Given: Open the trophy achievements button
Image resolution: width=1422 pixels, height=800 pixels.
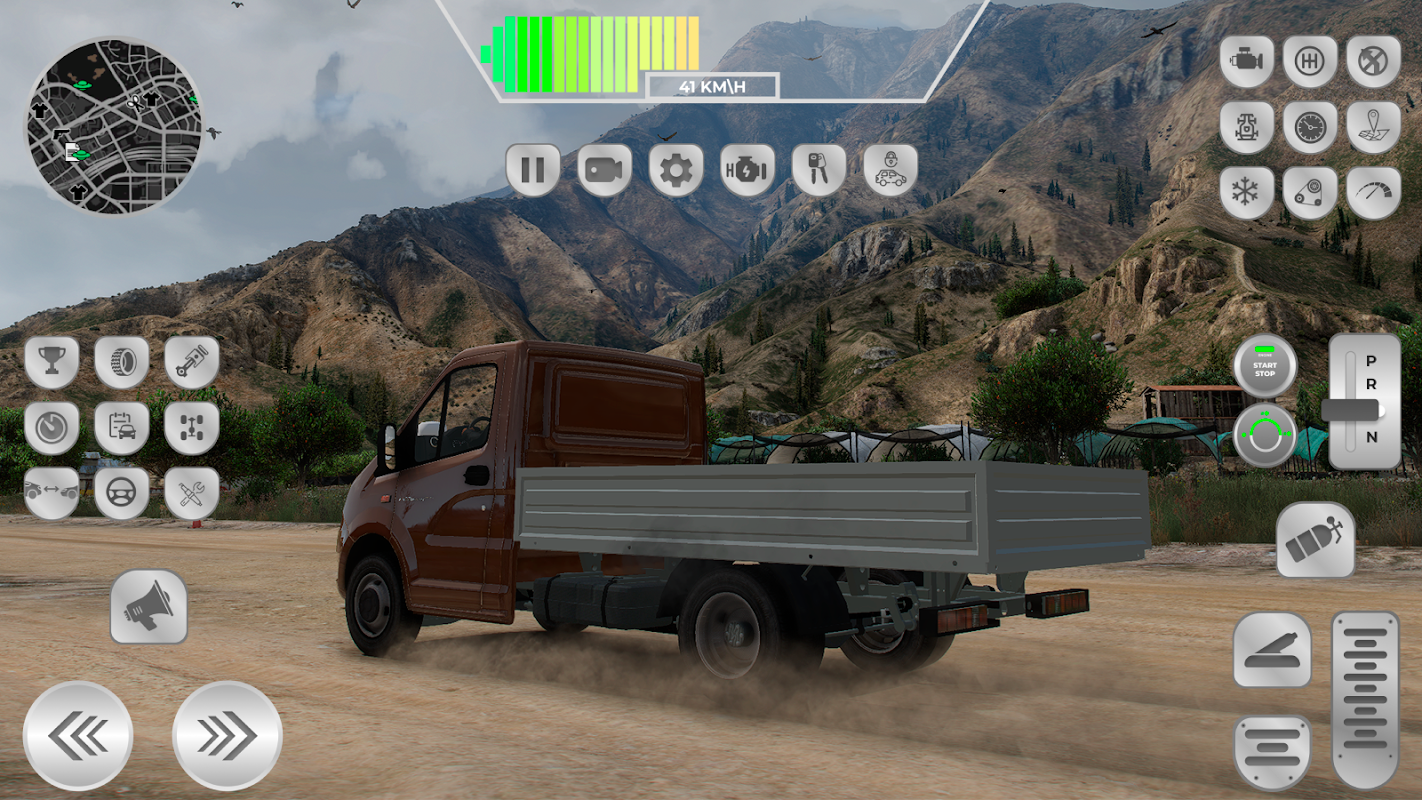Looking at the screenshot, I should tap(51, 361).
